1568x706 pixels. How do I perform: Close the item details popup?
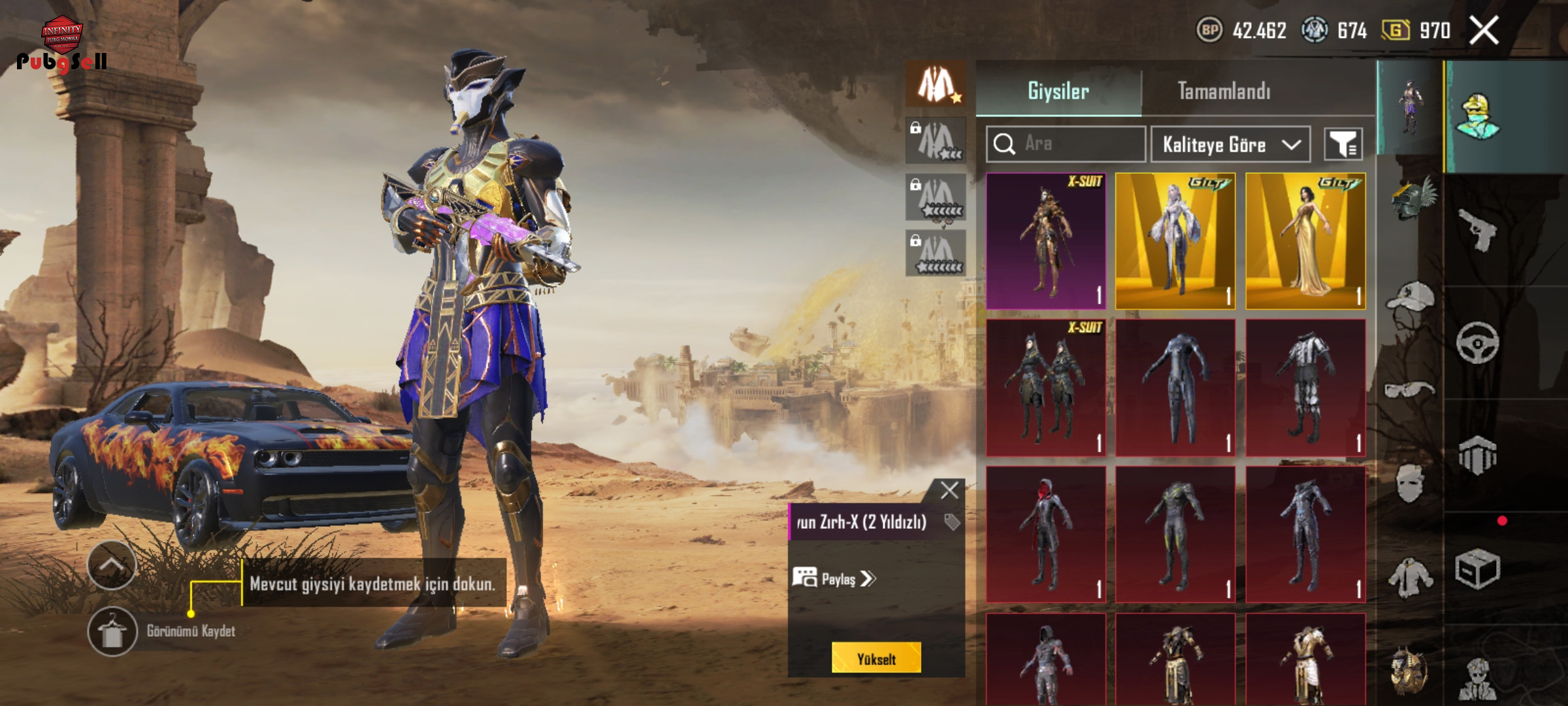(949, 490)
